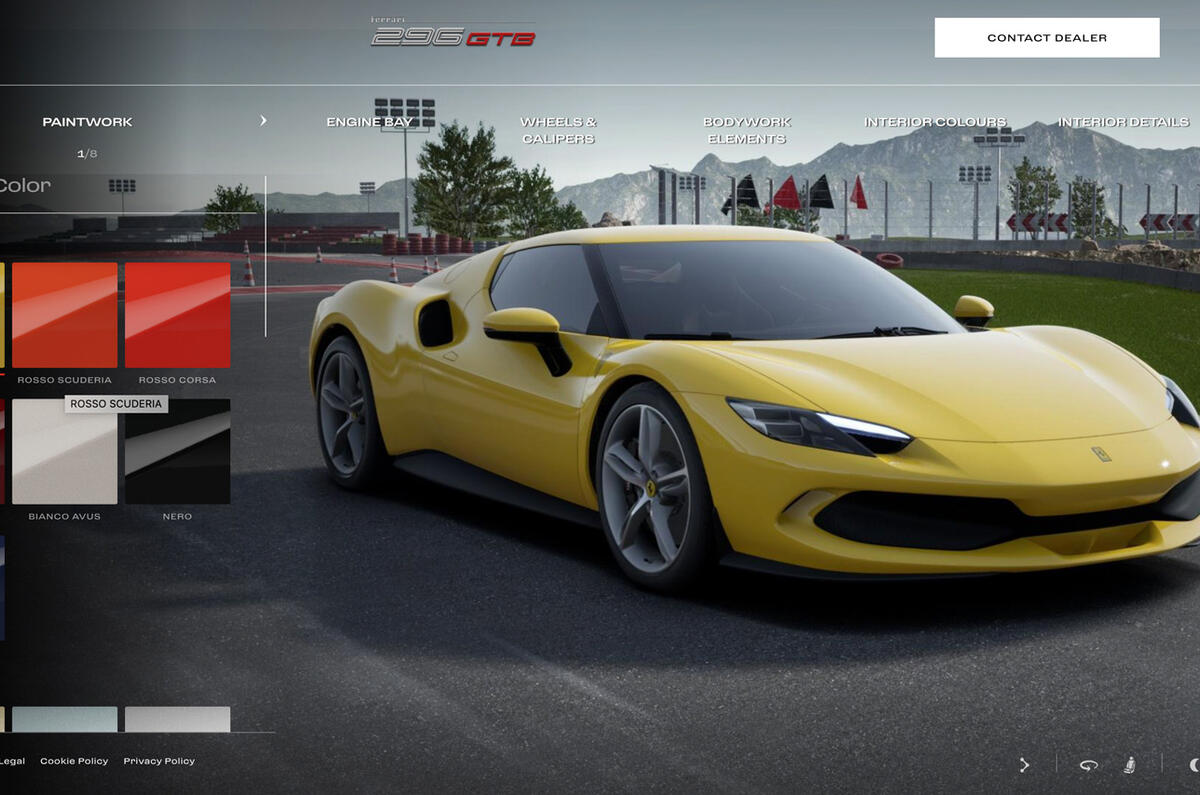Switch to interior seat view
The height and width of the screenshot is (795, 1200).
click(x=1129, y=765)
